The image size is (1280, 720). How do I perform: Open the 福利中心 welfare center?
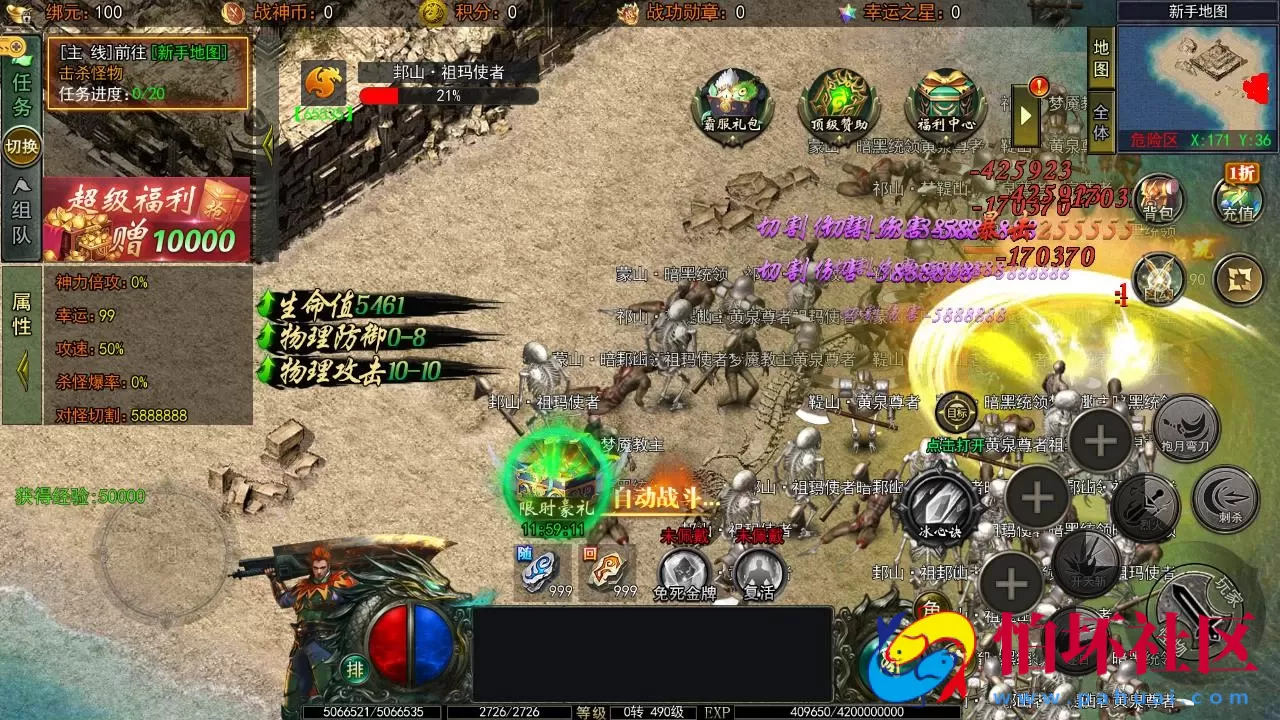(943, 100)
